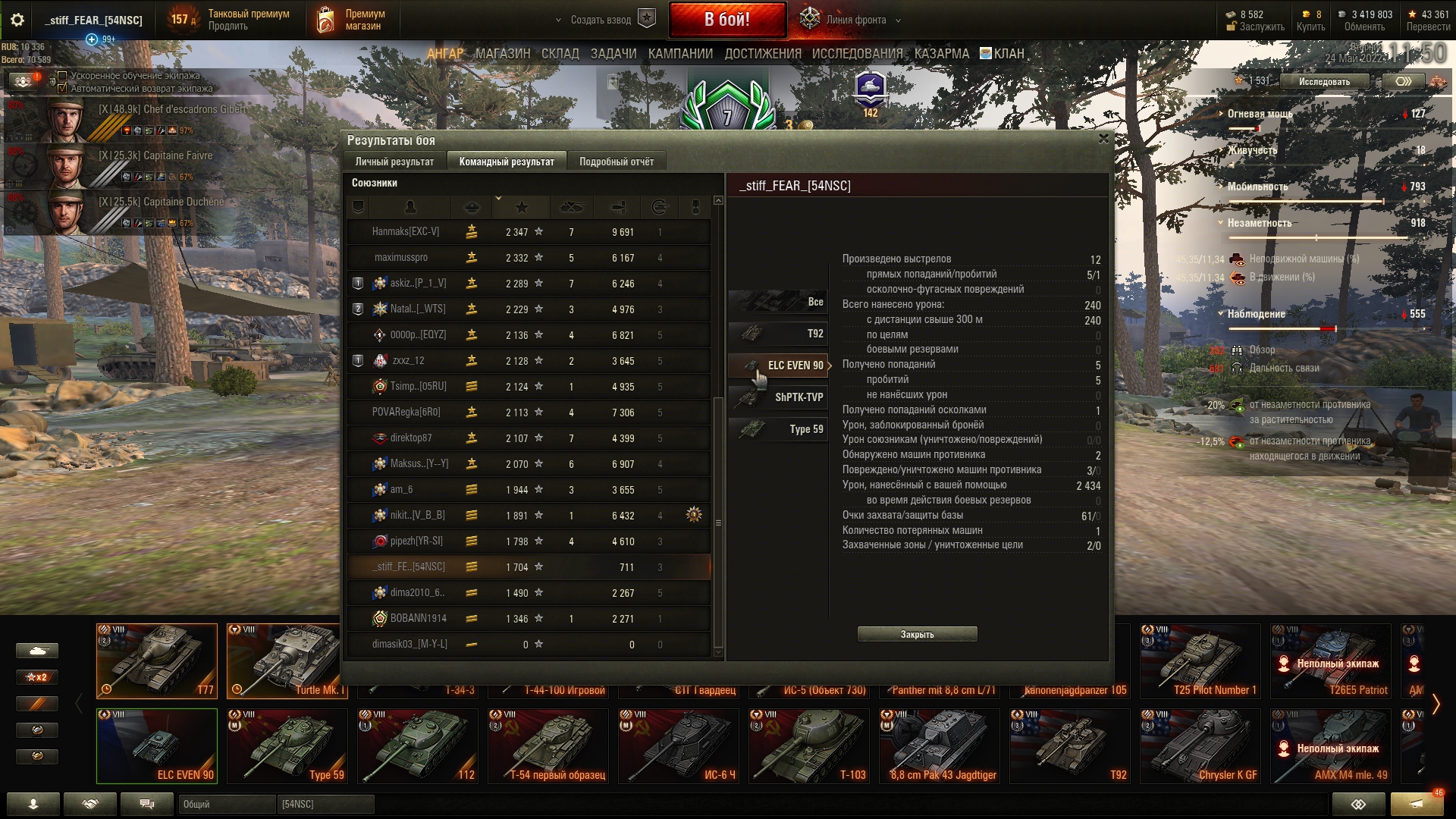Image resolution: width=1456 pixels, height=819 pixels.
Task: Open the ДОСТИЖЕНИЯ page
Action: (762, 54)
